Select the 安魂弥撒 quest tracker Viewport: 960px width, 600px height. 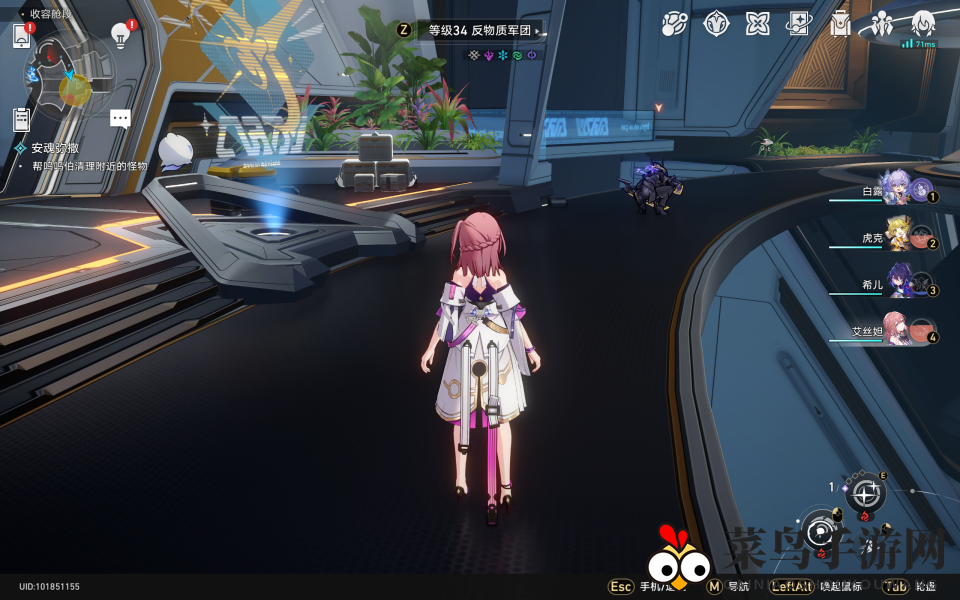click(x=56, y=147)
